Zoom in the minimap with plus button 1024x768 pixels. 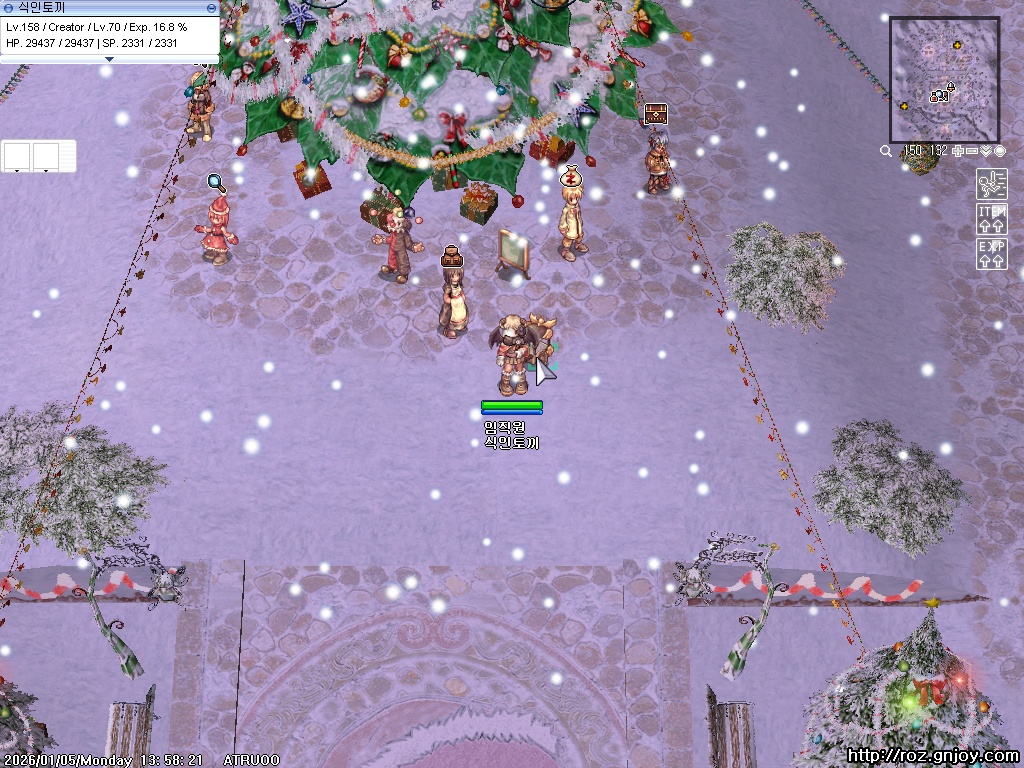coord(958,151)
